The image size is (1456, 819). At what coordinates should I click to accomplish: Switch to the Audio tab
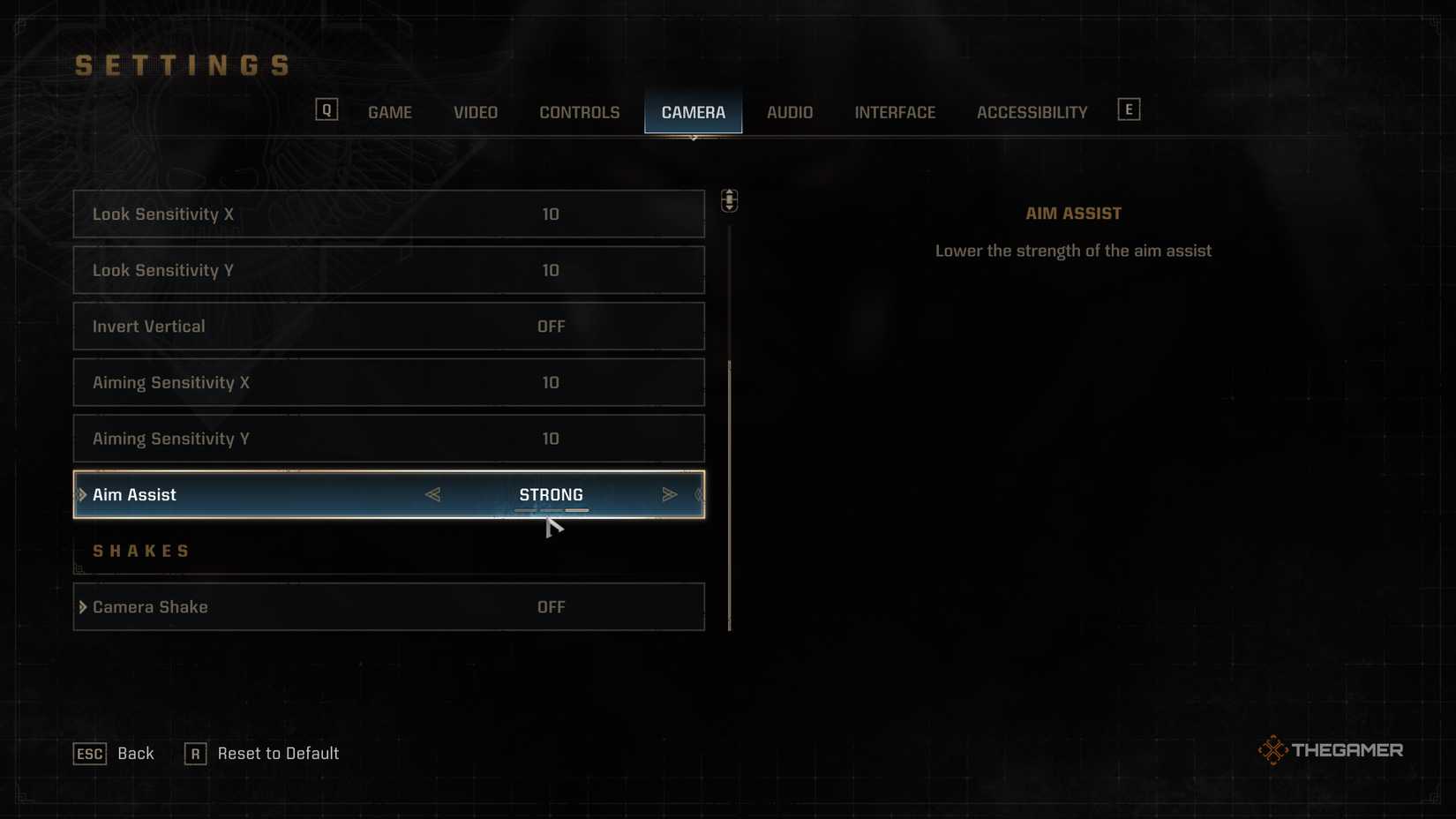click(x=789, y=112)
